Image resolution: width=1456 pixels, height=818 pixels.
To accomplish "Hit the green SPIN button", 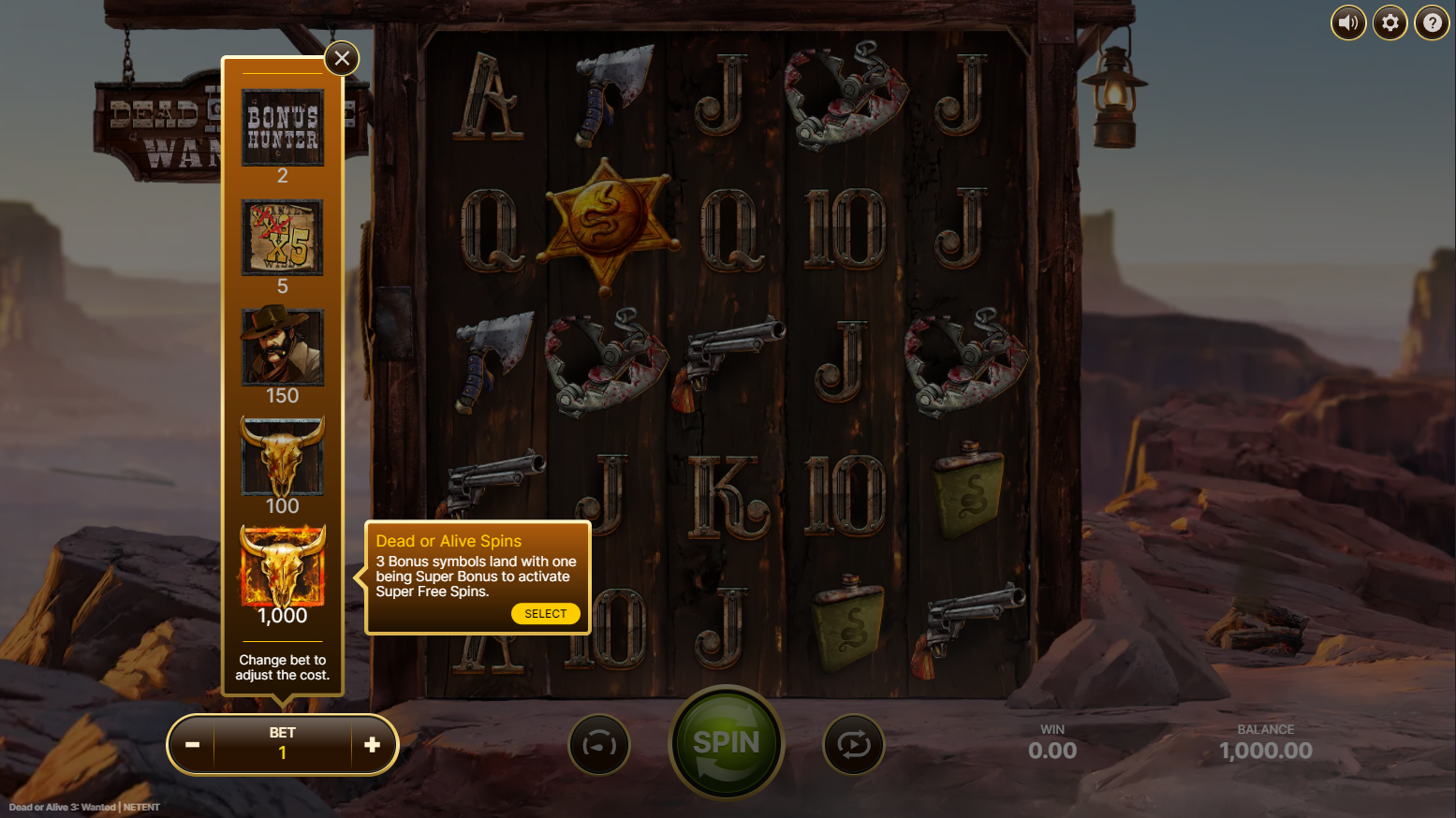I will [727, 743].
